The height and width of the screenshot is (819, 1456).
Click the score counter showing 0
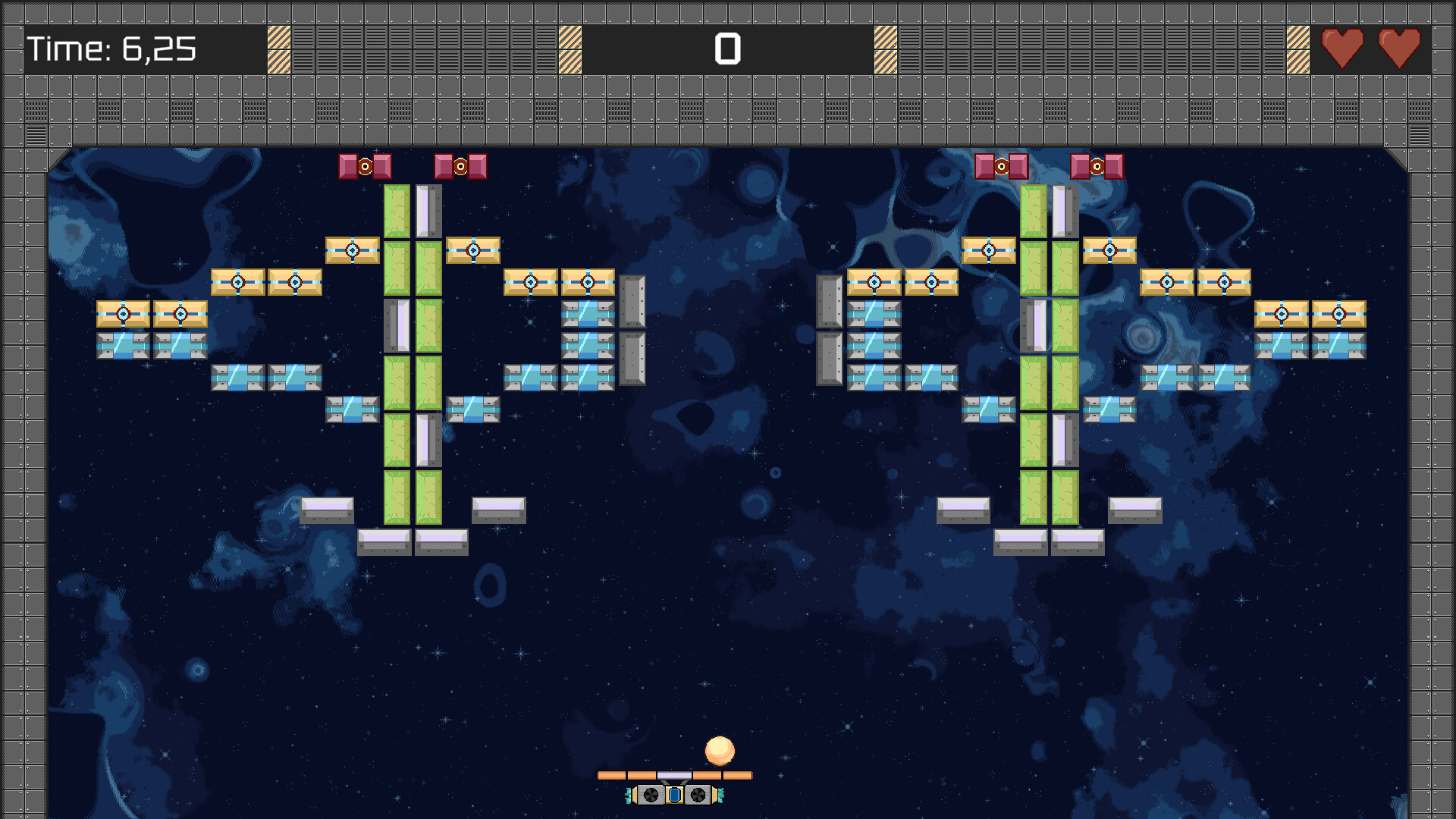click(726, 50)
